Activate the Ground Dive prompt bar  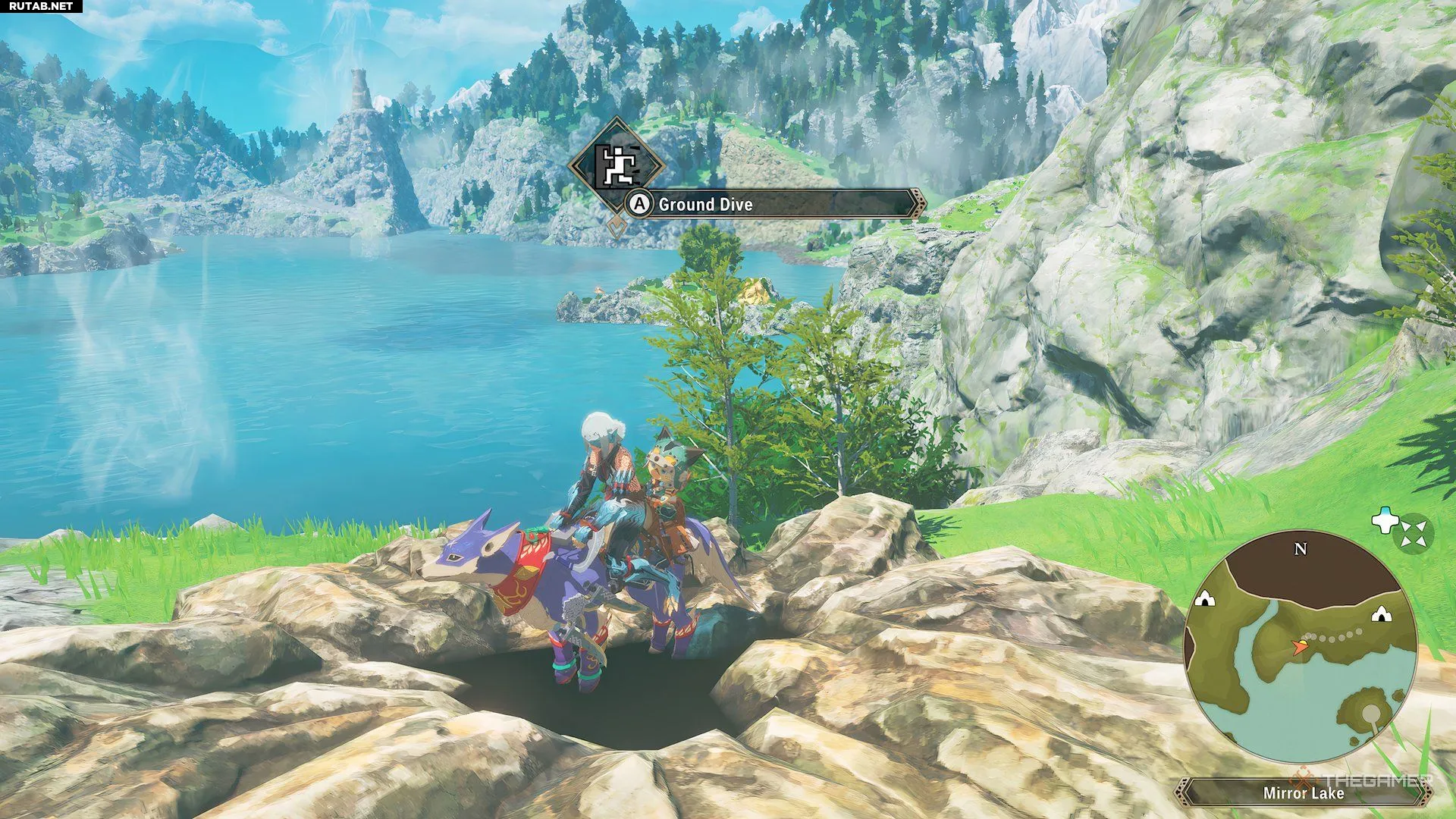pos(773,204)
